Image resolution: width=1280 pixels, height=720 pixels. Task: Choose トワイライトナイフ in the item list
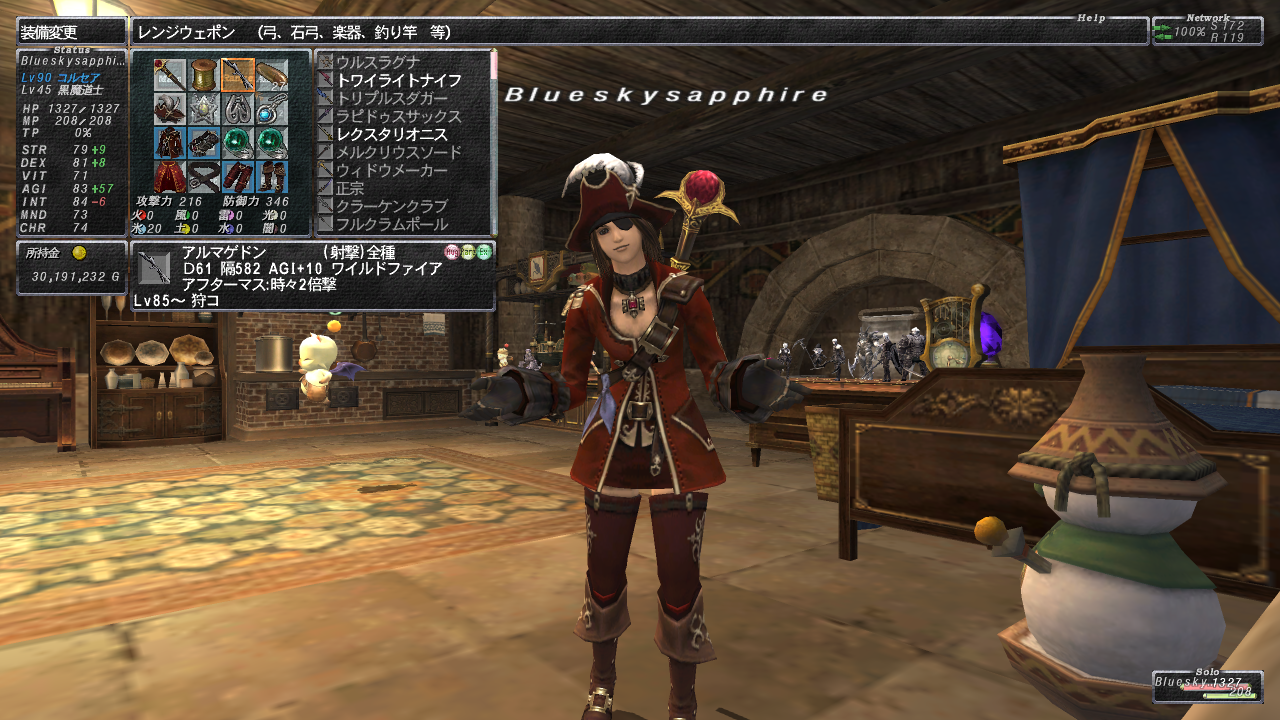tap(398, 80)
